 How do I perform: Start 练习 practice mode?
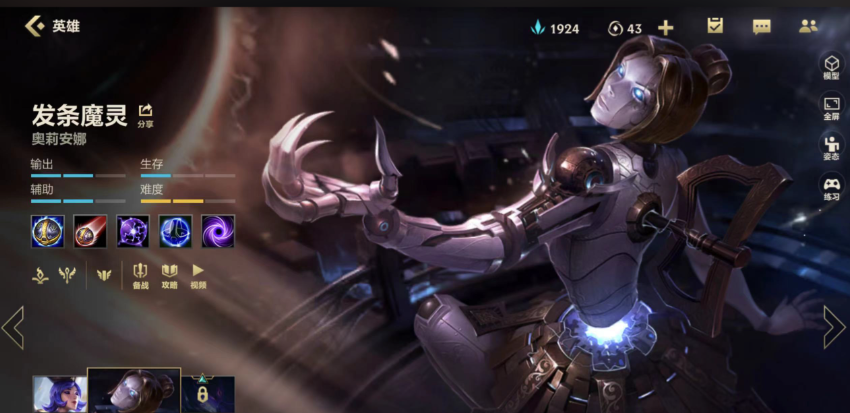point(831,188)
